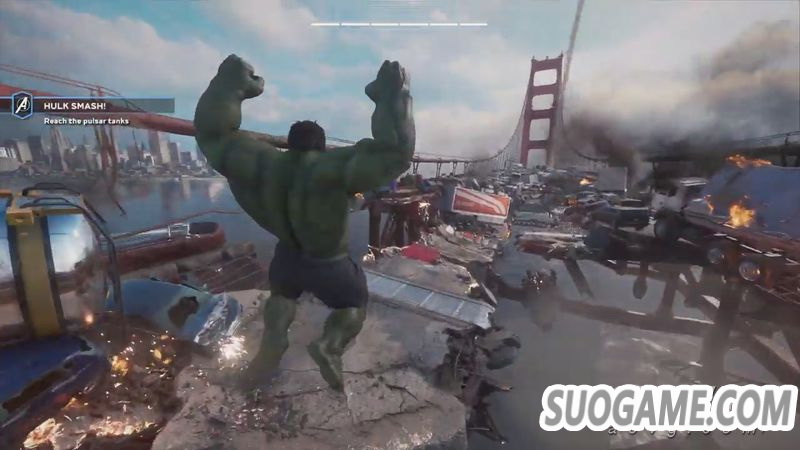Click the Avengers objective emblem icon
800x450 pixels.
coord(22,105)
